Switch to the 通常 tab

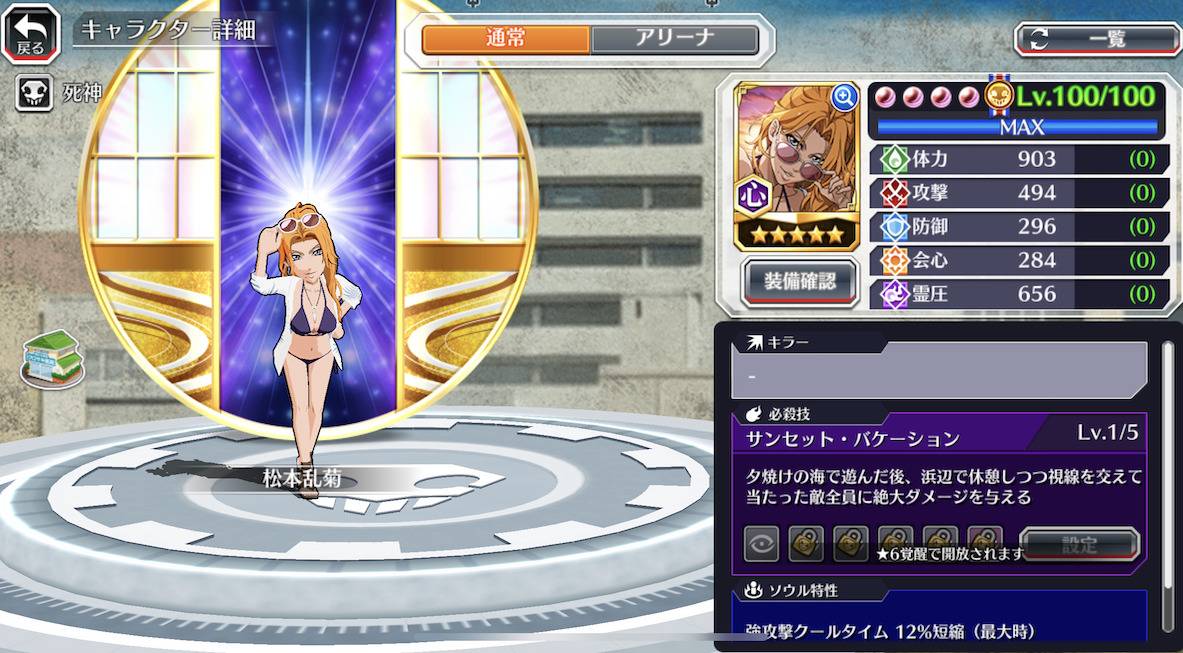[x=506, y=39]
